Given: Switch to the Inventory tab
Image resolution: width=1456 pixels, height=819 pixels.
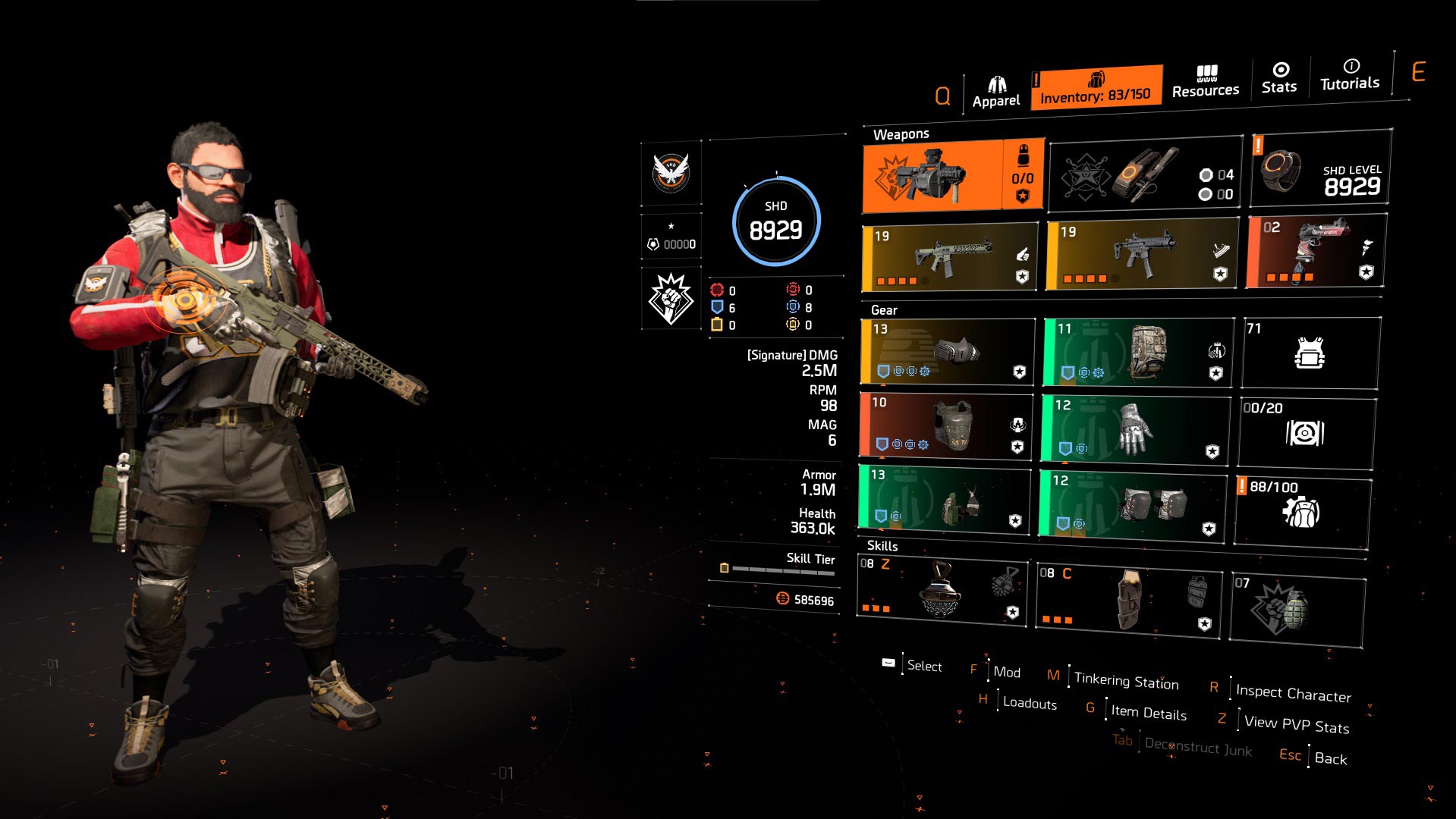Looking at the screenshot, I should (1096, 88).
